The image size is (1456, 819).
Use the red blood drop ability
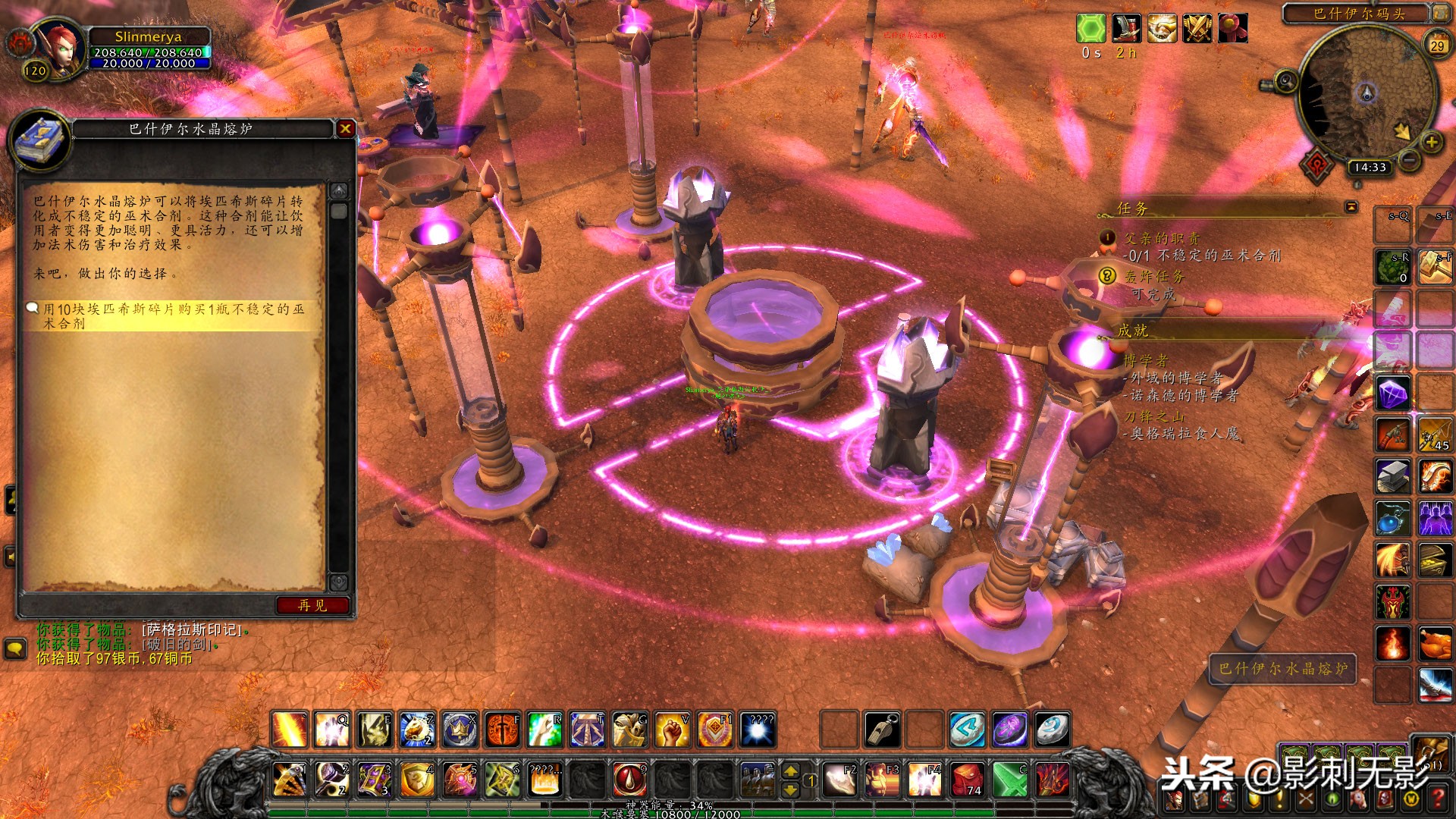point(629,780)
